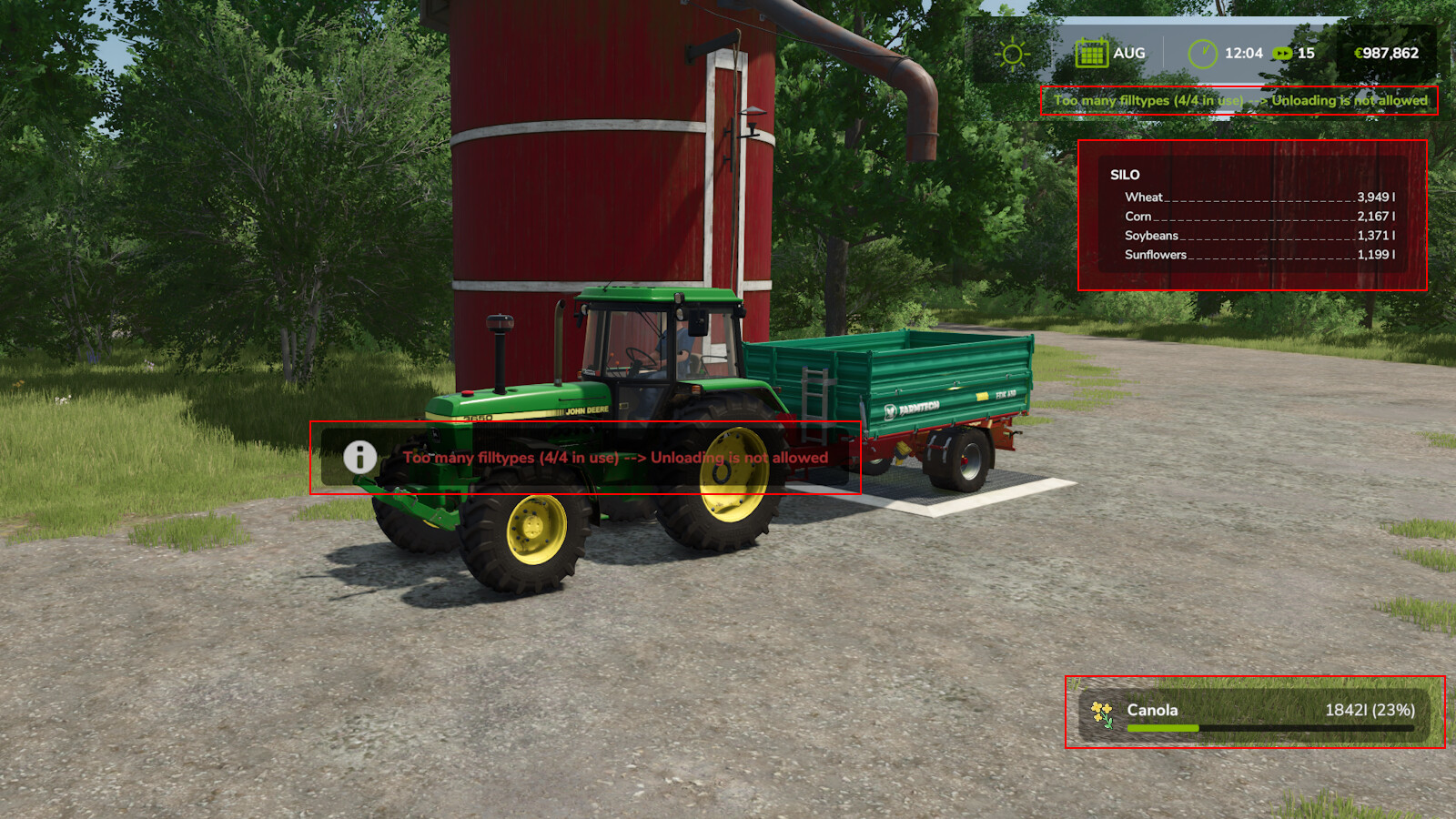Click the clock icon beside 12:04
The image size is (1456, 819).
(1202, 54)
